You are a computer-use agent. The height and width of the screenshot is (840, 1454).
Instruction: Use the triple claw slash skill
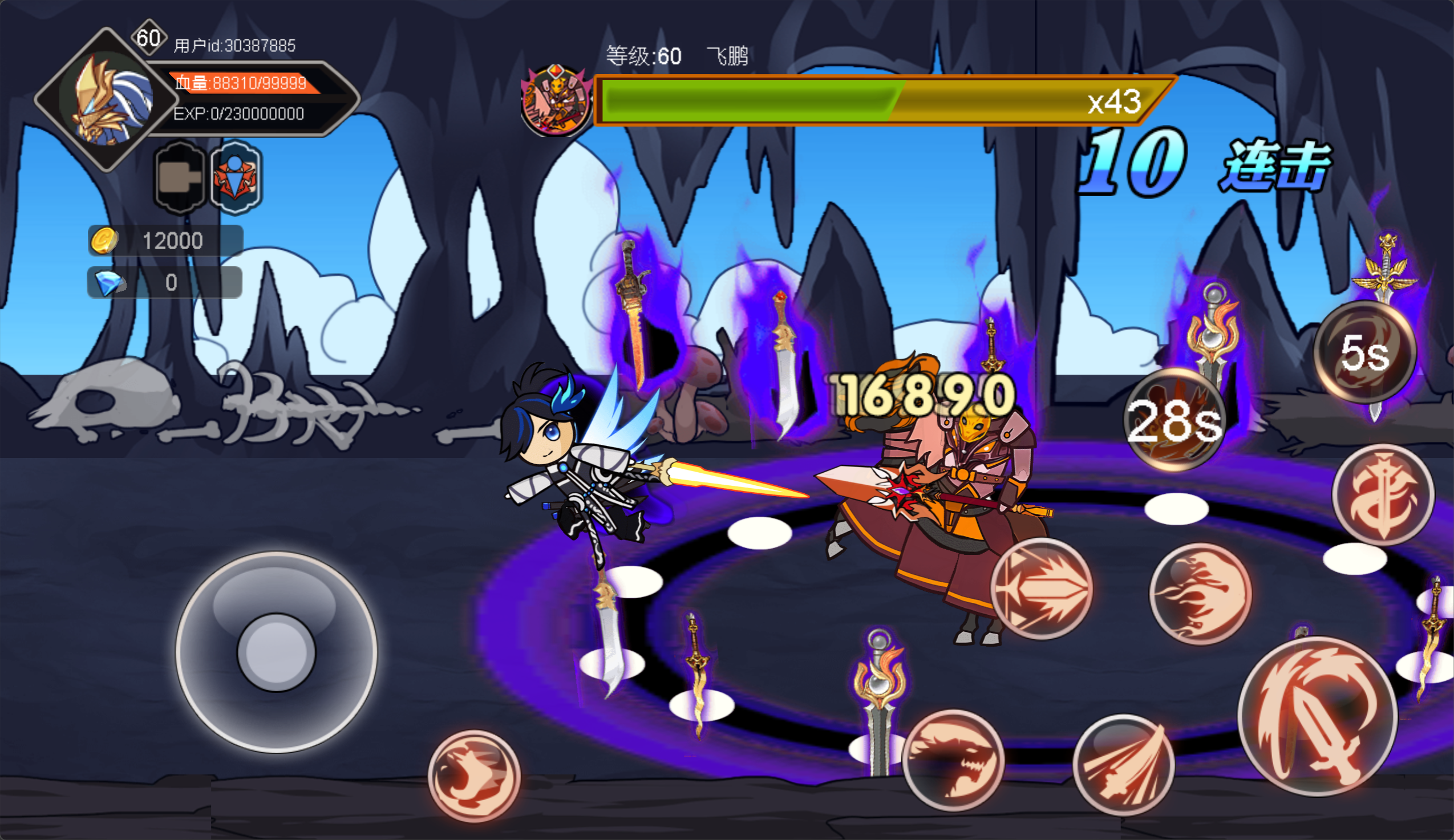coord(1123,764)
